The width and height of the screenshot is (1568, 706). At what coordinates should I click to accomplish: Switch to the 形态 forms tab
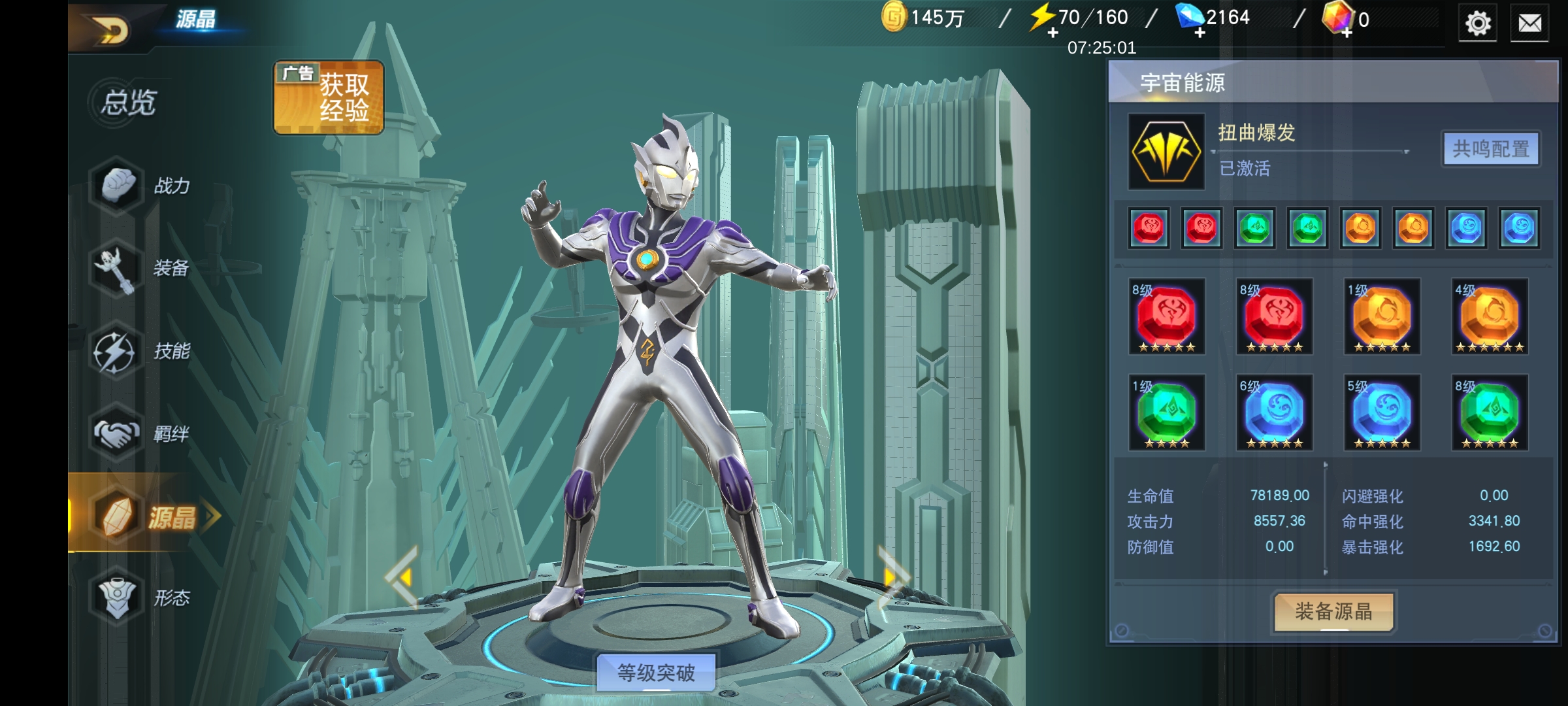click(144, 597)
